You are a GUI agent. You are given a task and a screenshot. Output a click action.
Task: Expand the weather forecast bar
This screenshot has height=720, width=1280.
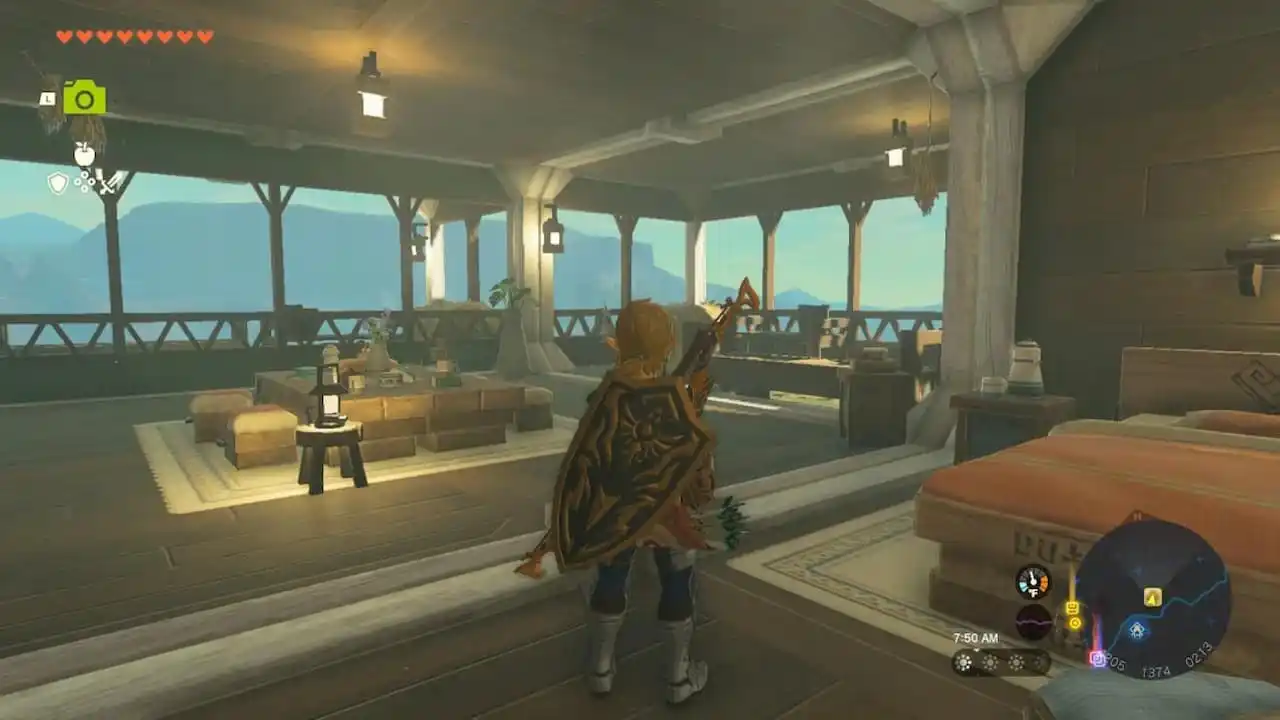point(1000,662)
